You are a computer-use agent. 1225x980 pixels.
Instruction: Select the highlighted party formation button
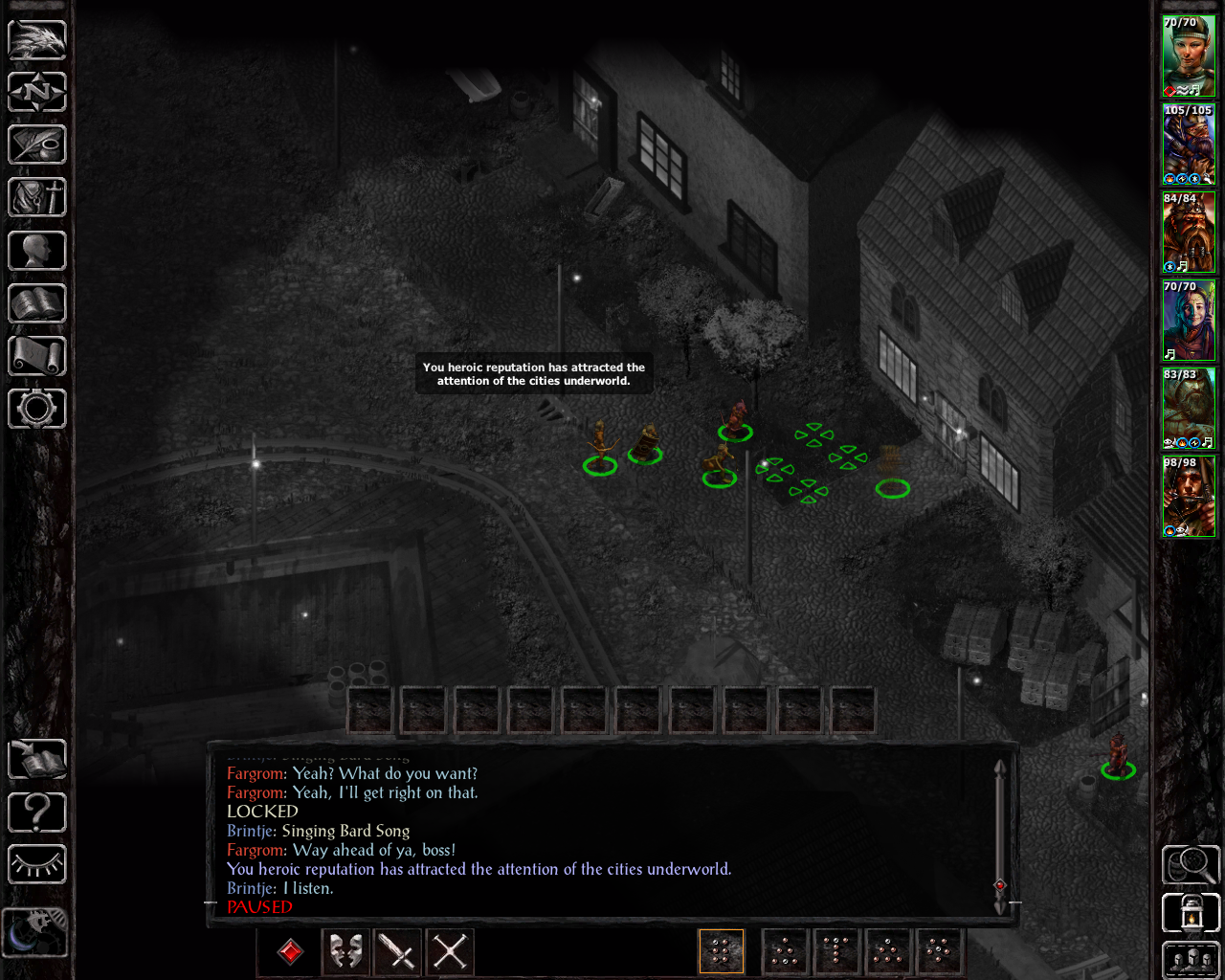(x=722, y=951)
